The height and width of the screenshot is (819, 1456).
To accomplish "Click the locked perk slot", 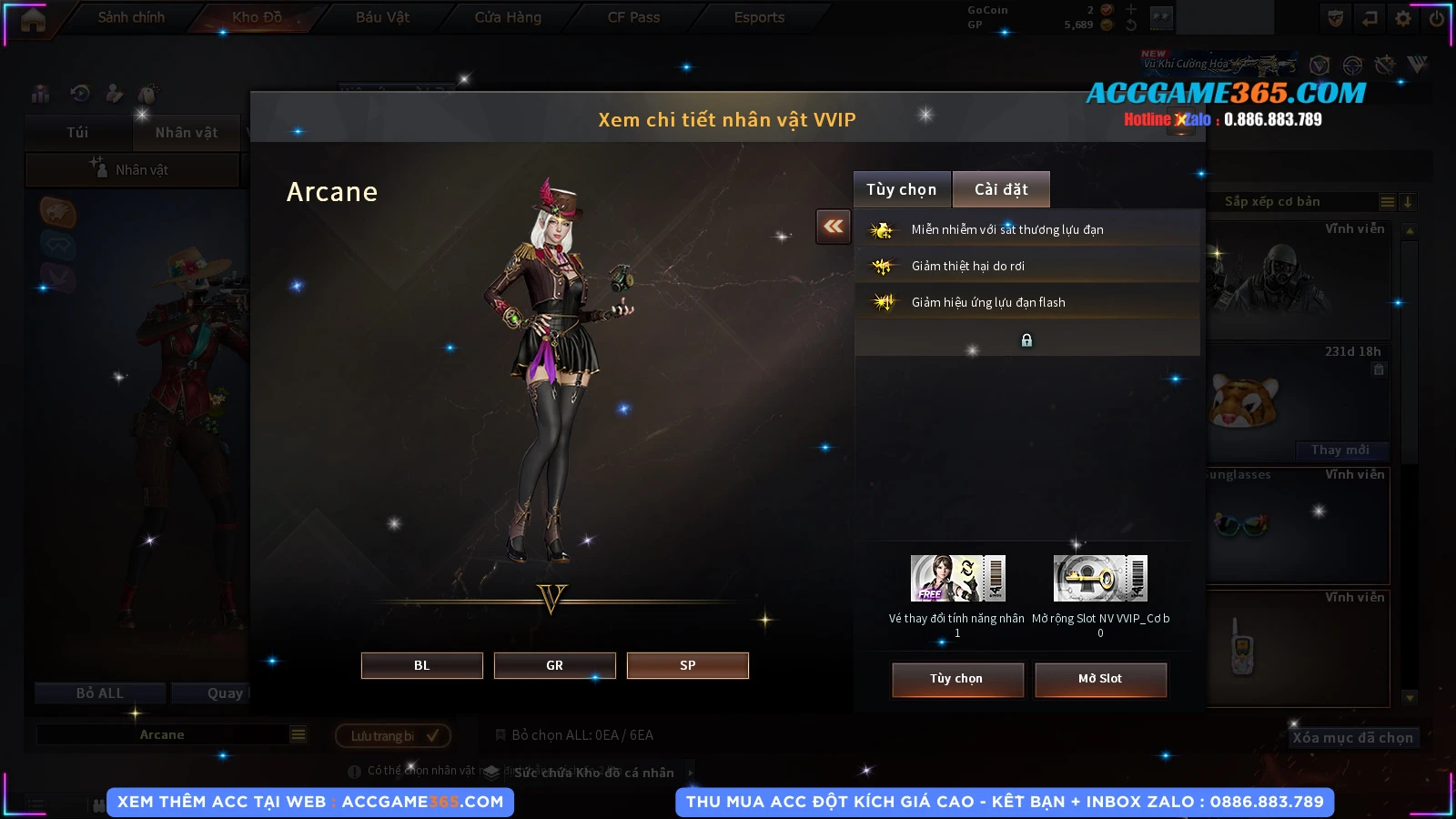I will click(1026, 340).
